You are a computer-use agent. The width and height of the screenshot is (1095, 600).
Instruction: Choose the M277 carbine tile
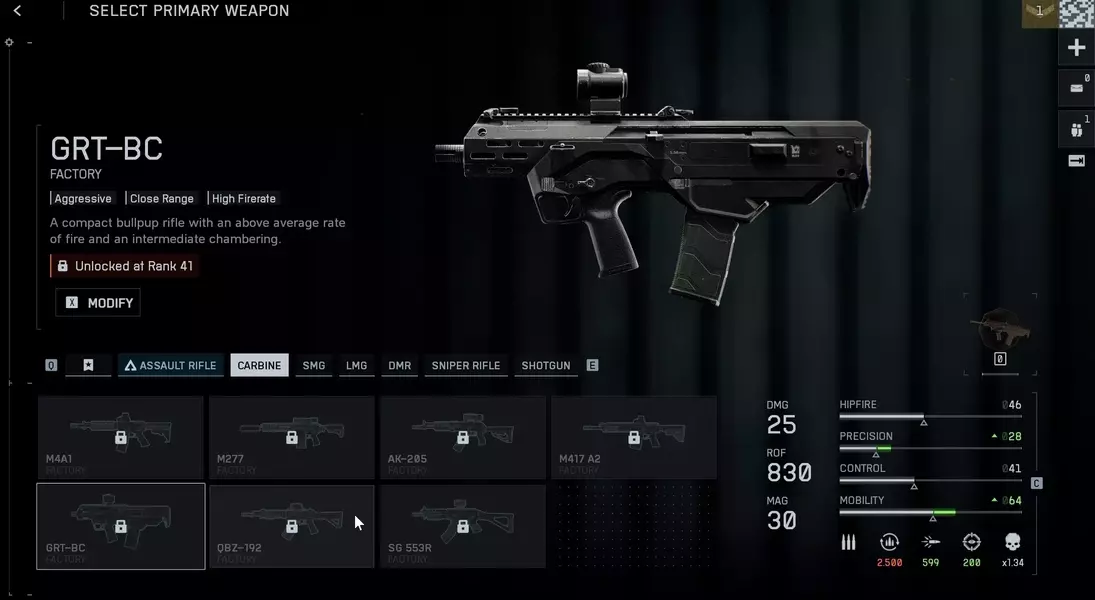(x=292, y=437)
